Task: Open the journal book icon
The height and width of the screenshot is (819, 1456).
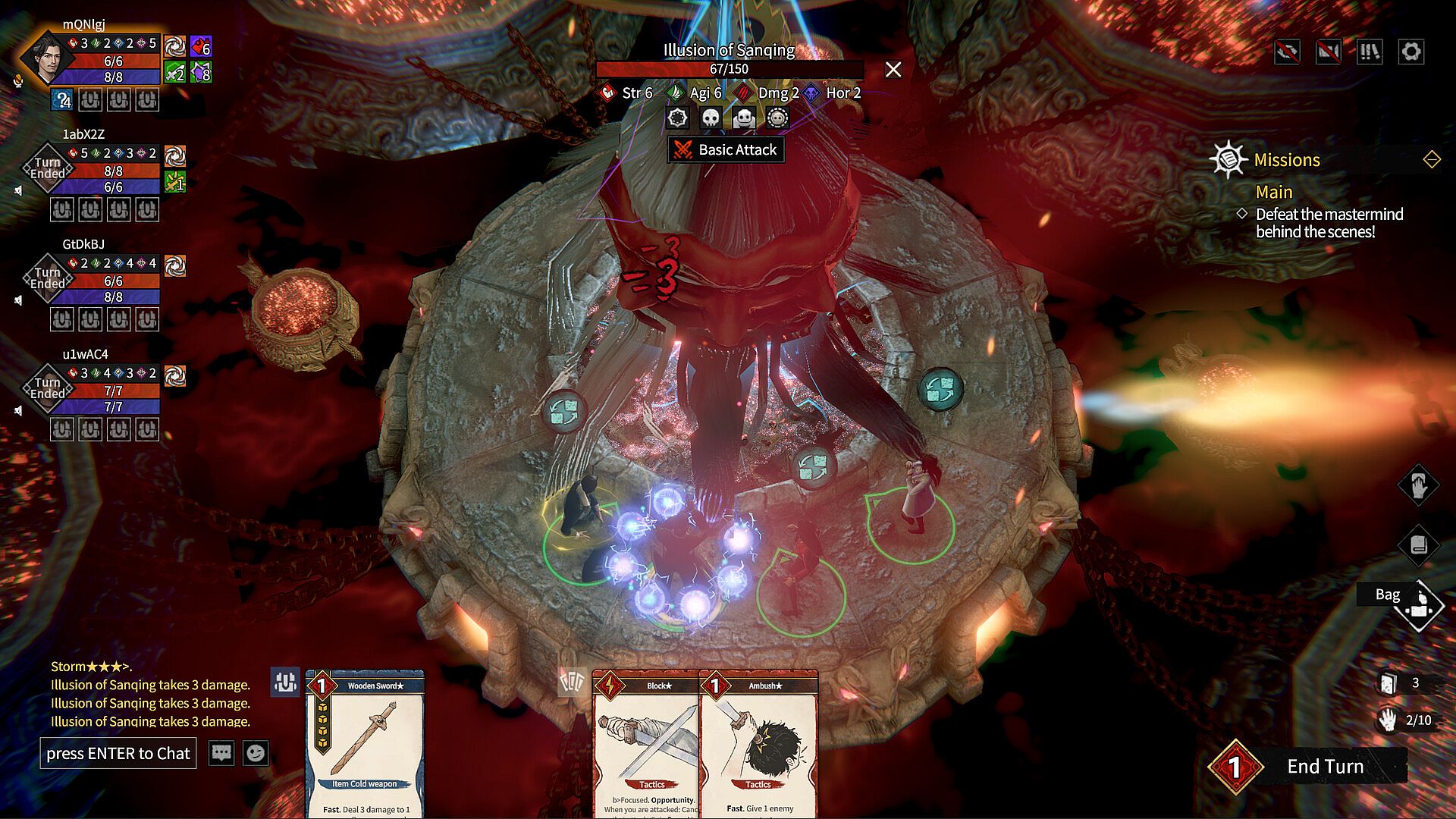Action: [1418, 544]
